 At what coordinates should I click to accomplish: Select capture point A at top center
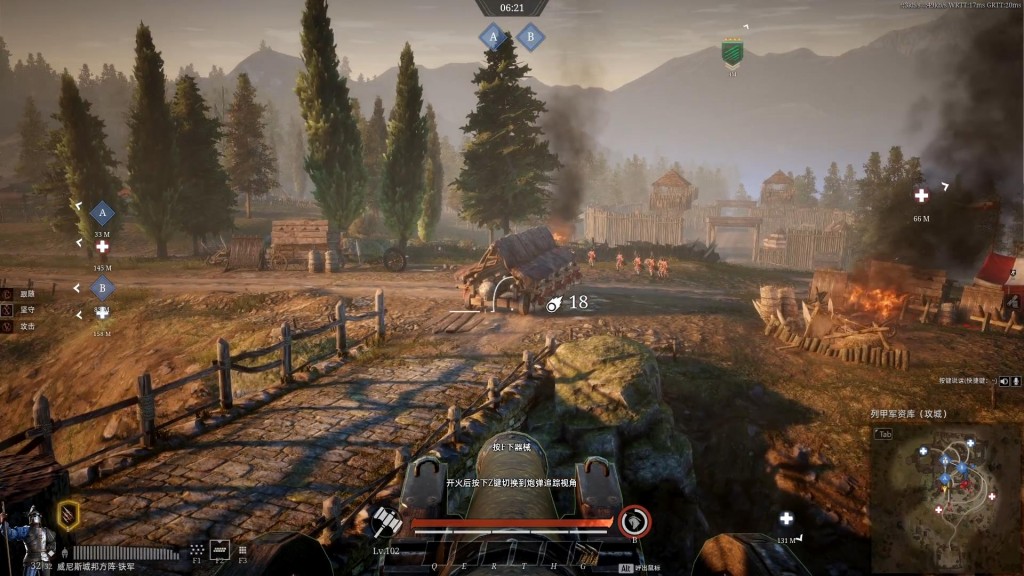491,37
